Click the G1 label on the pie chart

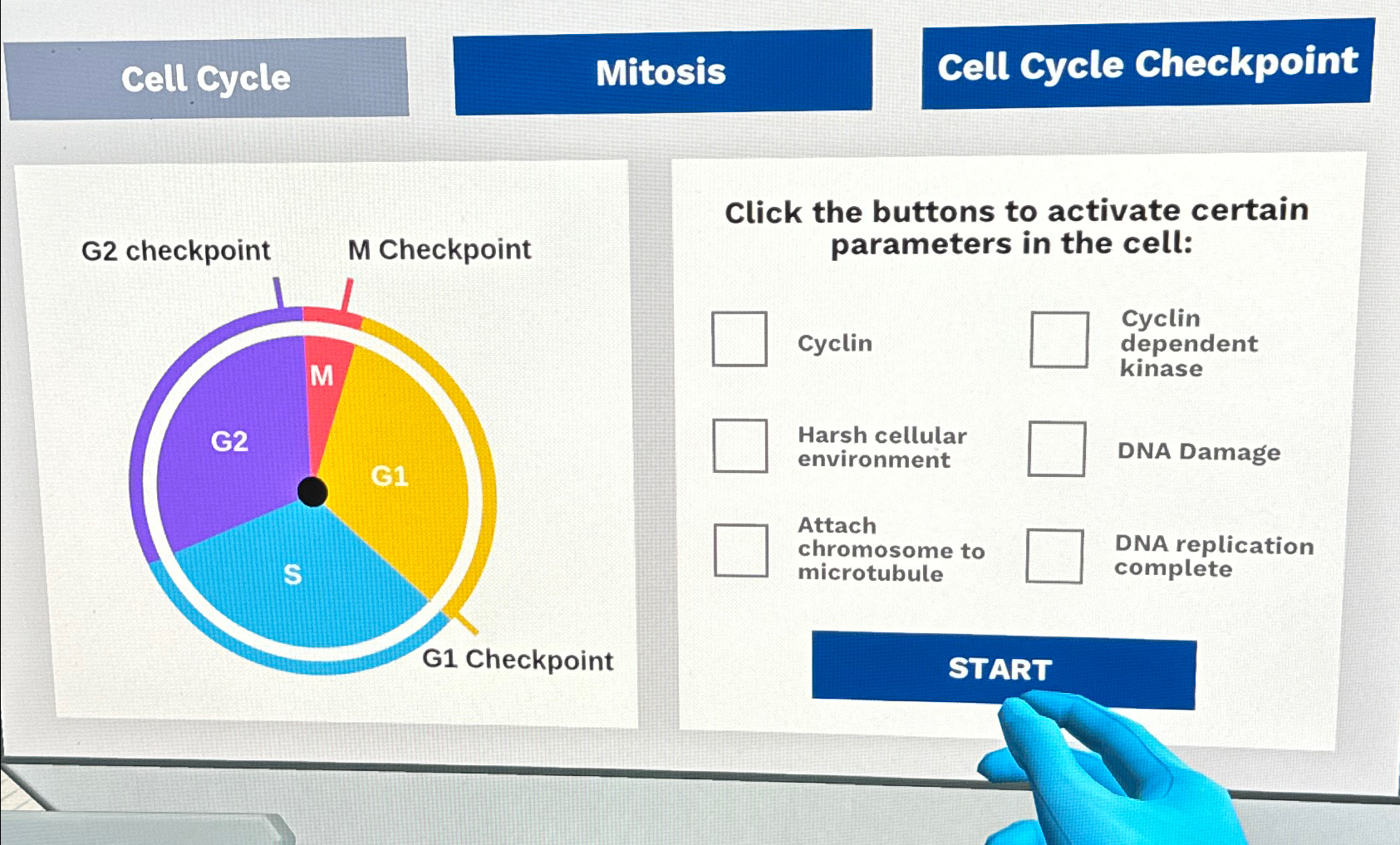pos(391,475)
